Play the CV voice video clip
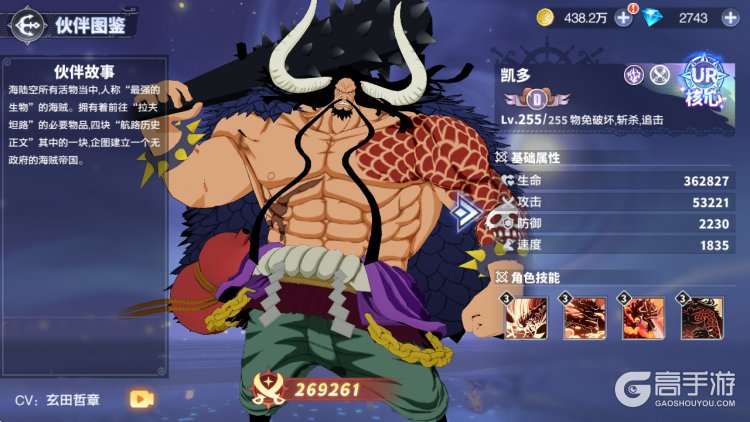Screen dimensions: 750x422 tap(141, 398)
